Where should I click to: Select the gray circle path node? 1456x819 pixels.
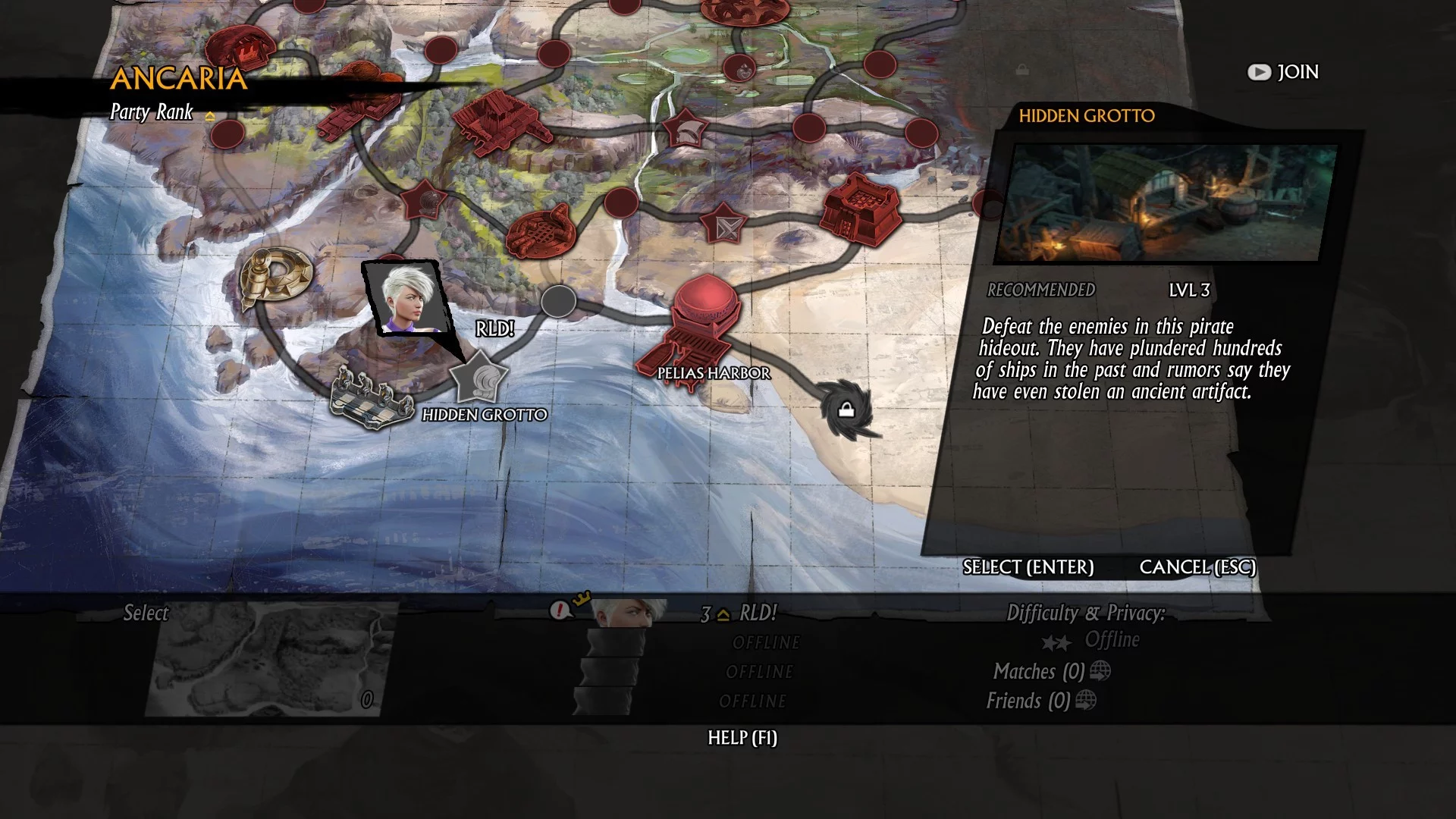pyautogui.click(x=558, y=302)
